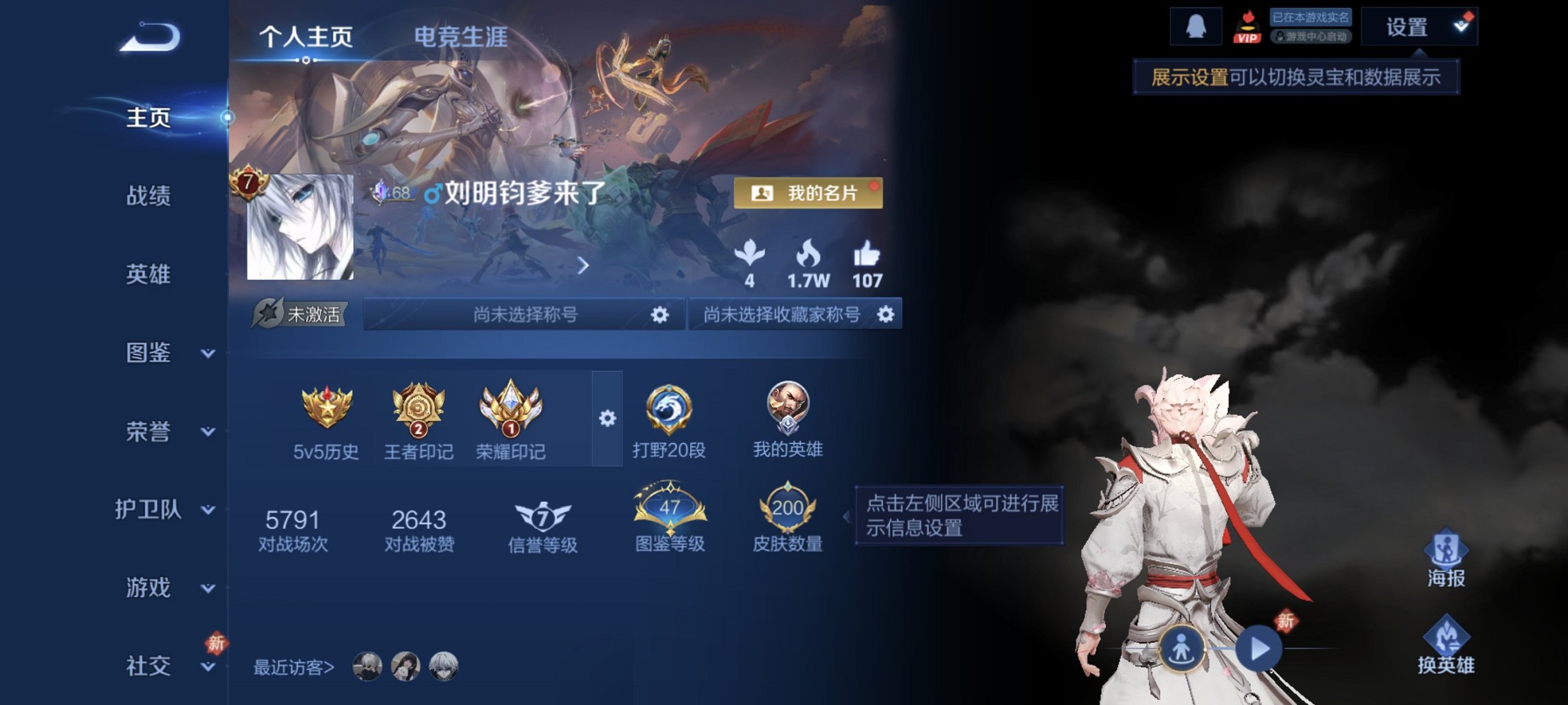Viewport: 1568px width, 705px height.
Task: Select 战绩 in the left sidebar
Action: [x=149, y=197]
